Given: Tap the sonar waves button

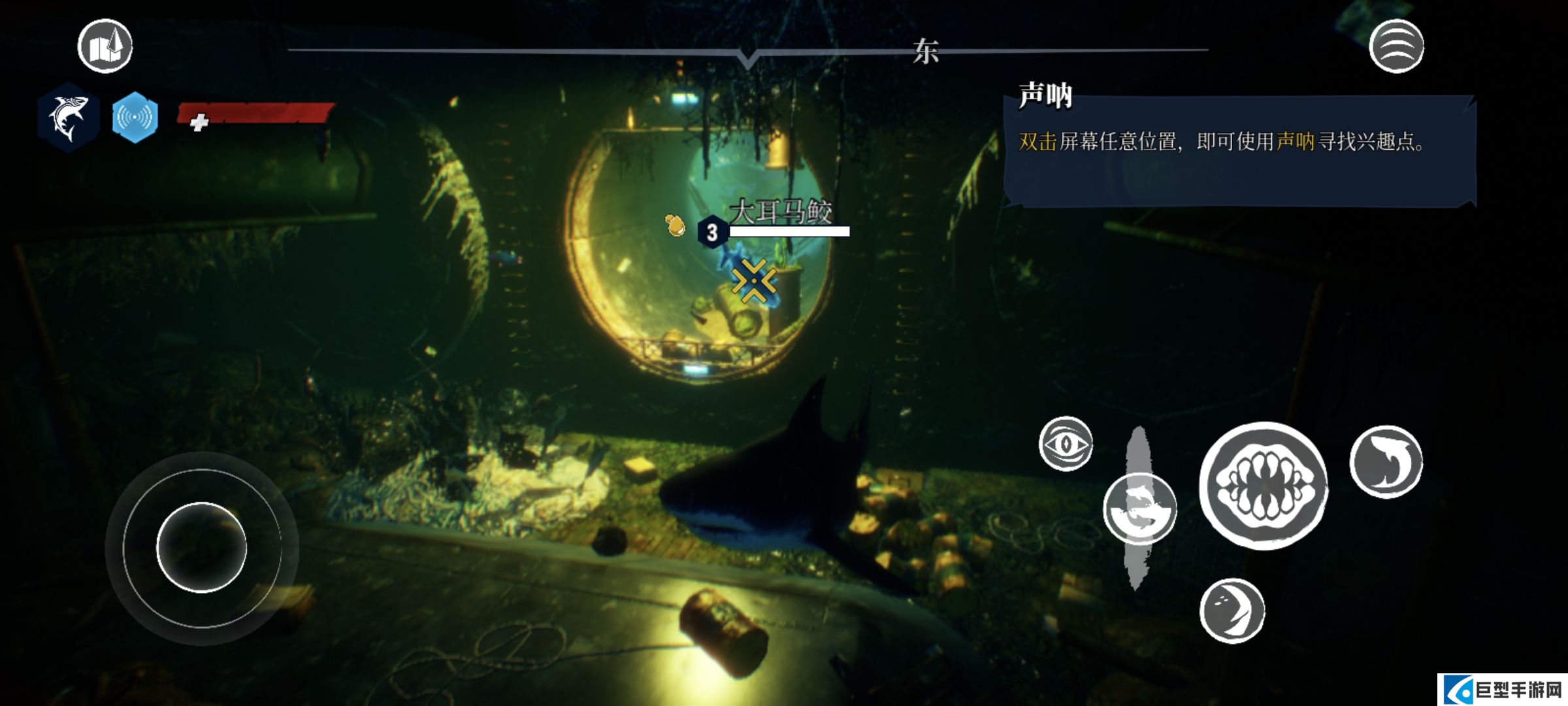Looking at the screenshot, I should pyautogui.click(x=1396, y=46).
